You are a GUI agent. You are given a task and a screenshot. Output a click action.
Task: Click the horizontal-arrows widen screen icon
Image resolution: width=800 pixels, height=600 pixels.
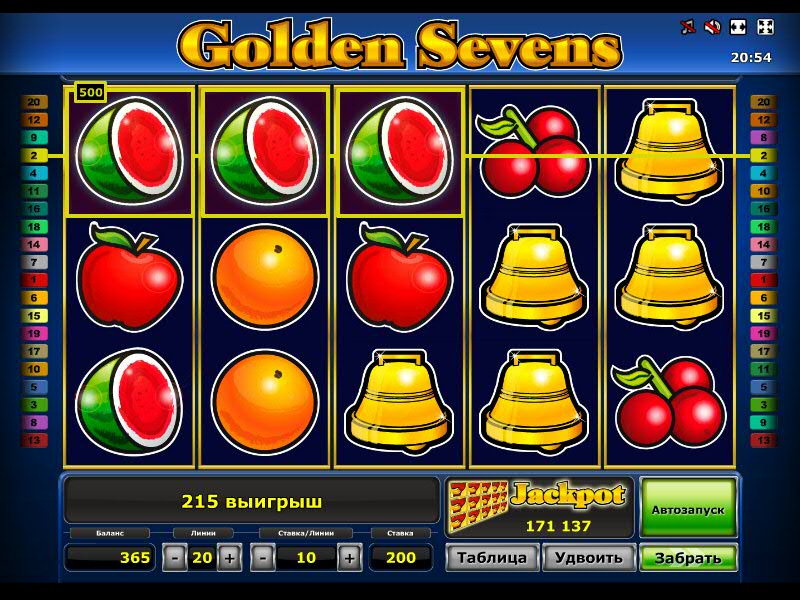pos(739,27)
